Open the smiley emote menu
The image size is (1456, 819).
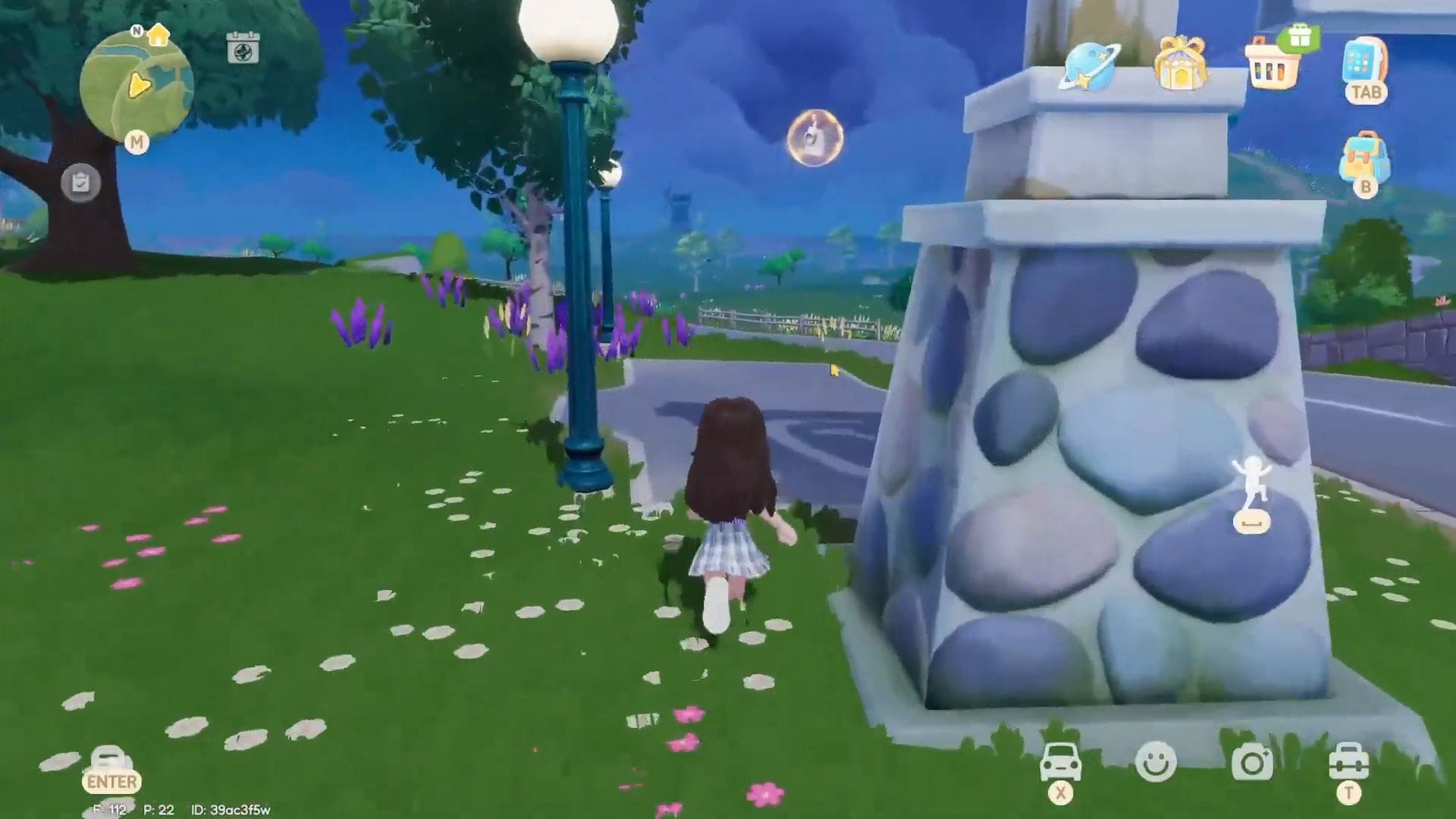pos(1156,762)
